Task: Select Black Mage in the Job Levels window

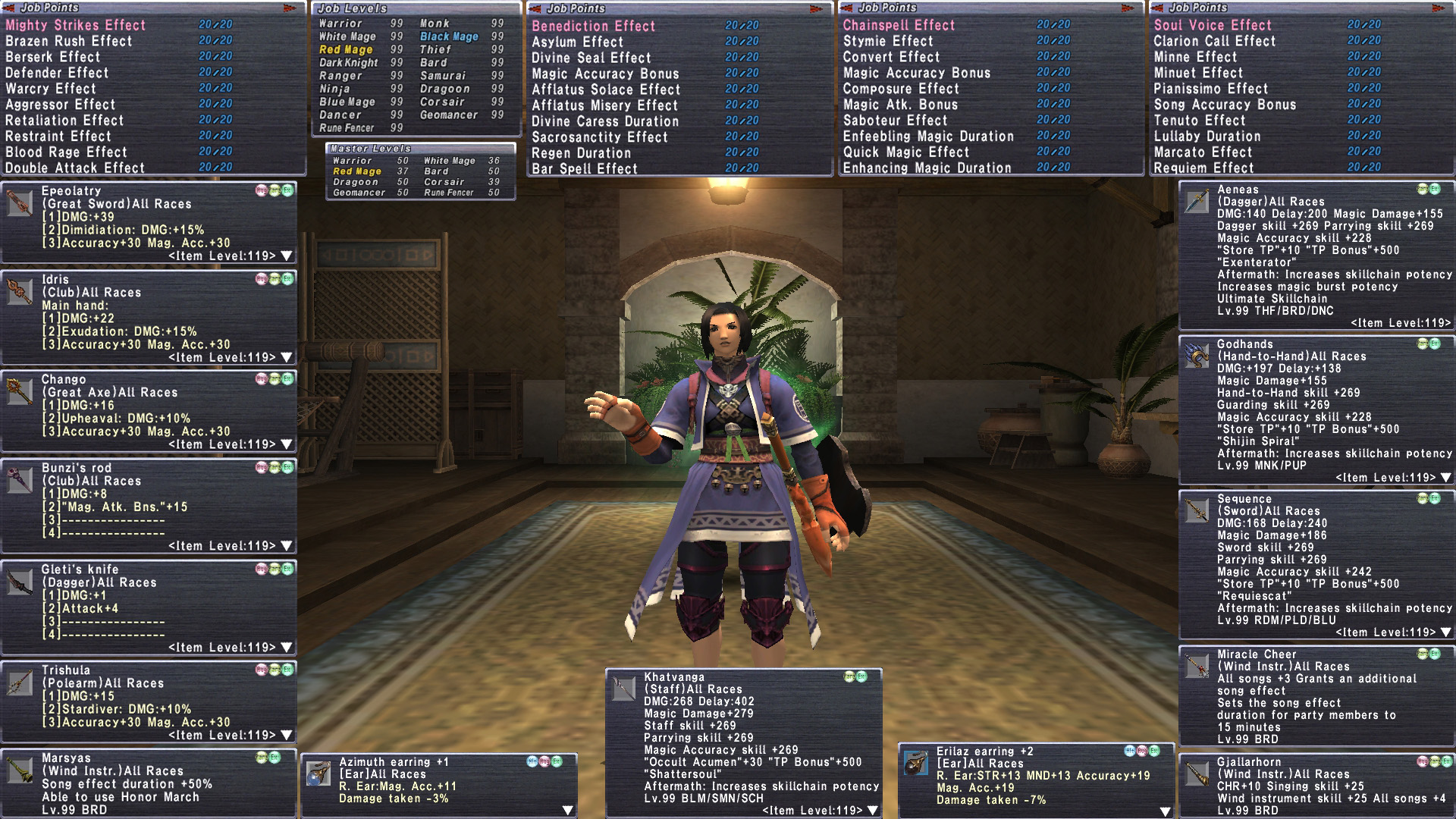Action: click(449, 36)
